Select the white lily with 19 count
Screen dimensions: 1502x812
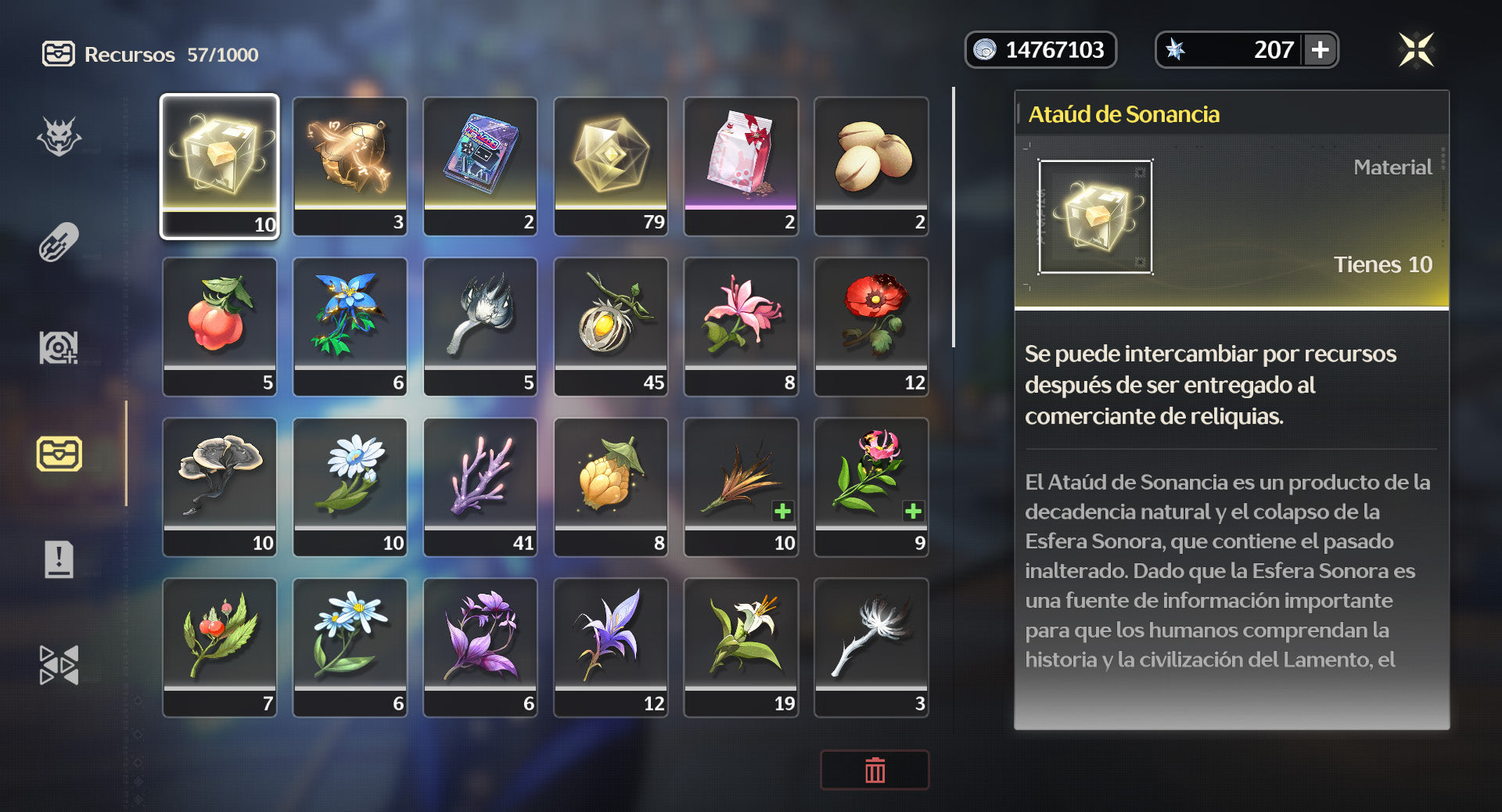coord(741,647)
